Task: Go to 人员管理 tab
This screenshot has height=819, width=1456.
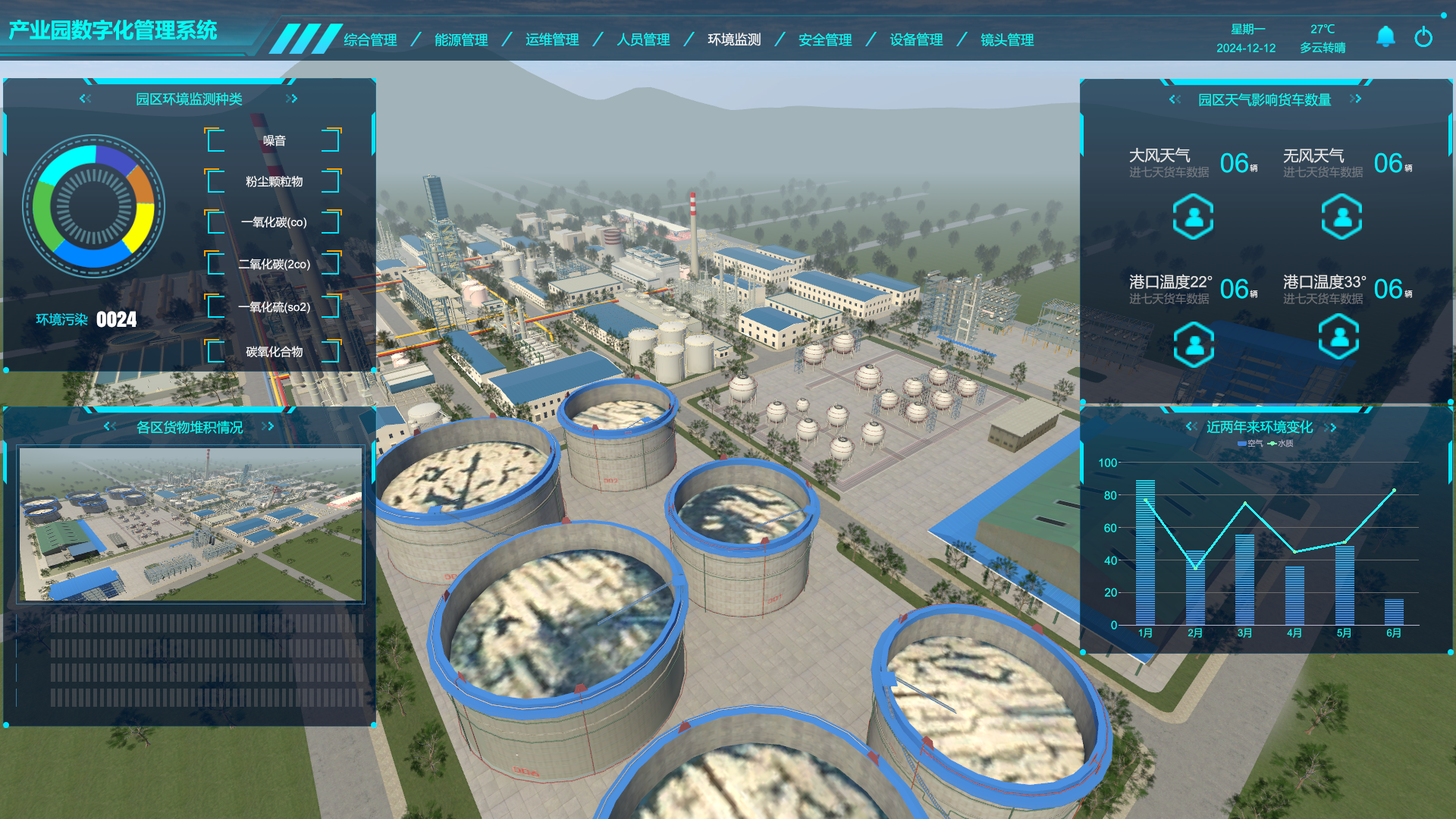Action: 643,39
